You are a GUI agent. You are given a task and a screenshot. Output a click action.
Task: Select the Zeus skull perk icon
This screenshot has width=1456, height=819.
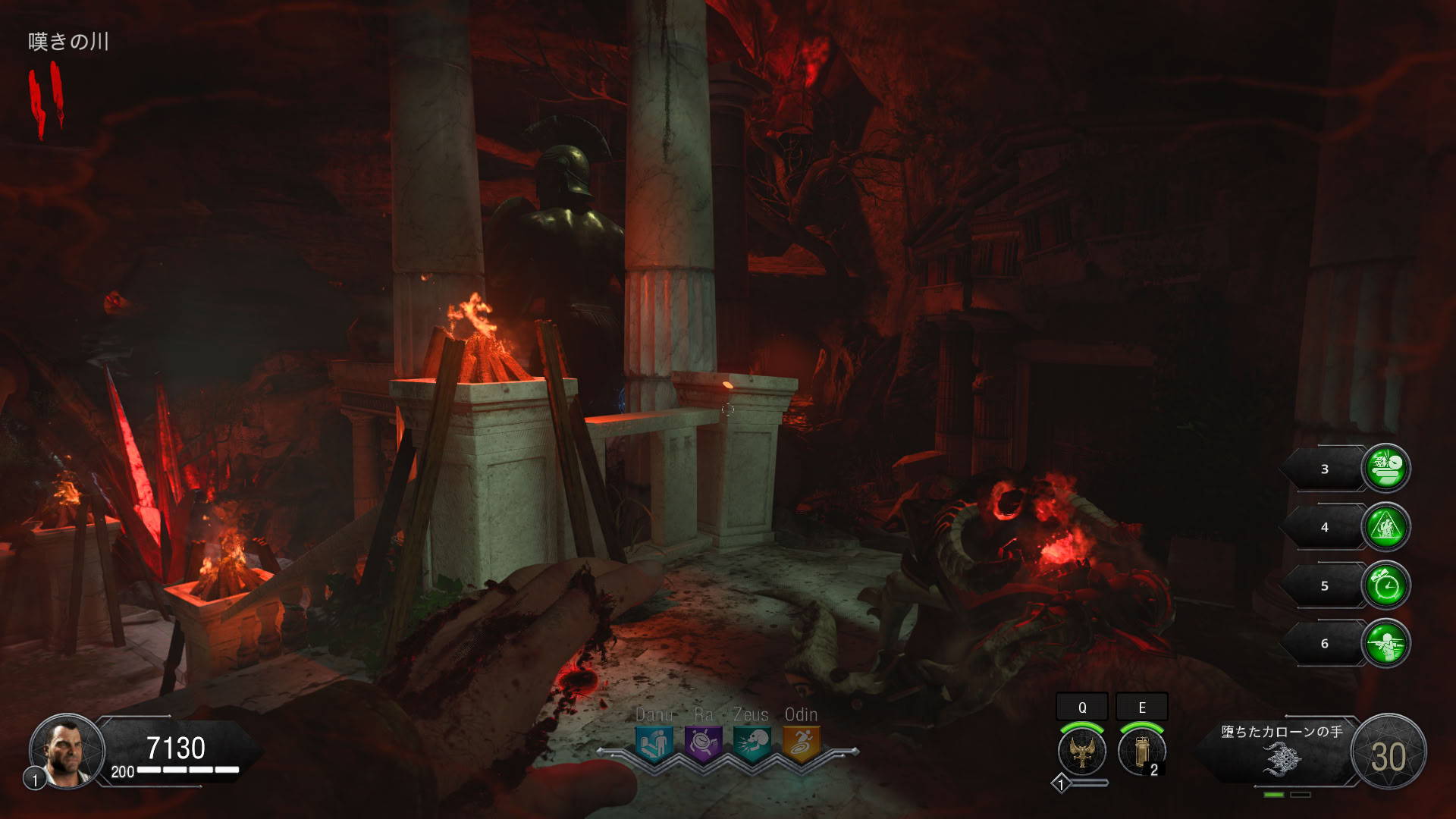(752, 743)
